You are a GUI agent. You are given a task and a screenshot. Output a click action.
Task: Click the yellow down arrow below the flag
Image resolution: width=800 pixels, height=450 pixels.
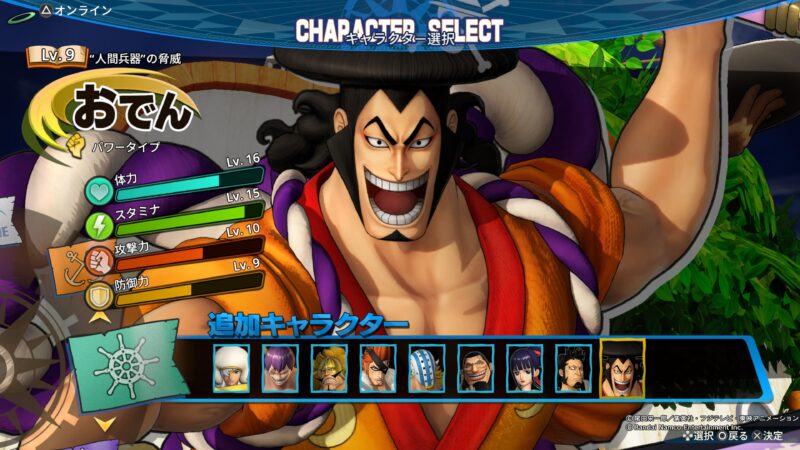[x=104, y=424]
